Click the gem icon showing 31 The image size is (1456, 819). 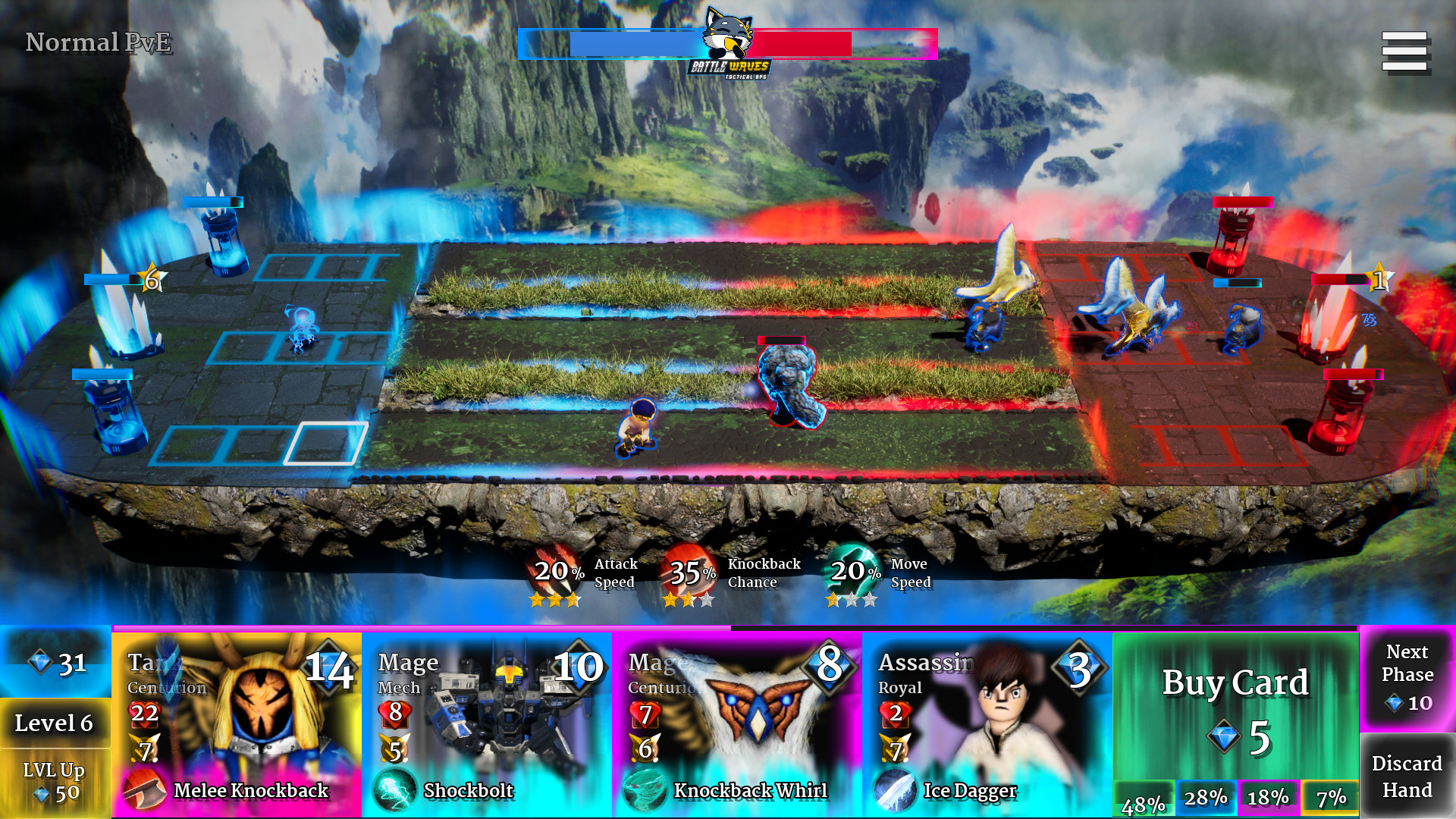39,663
